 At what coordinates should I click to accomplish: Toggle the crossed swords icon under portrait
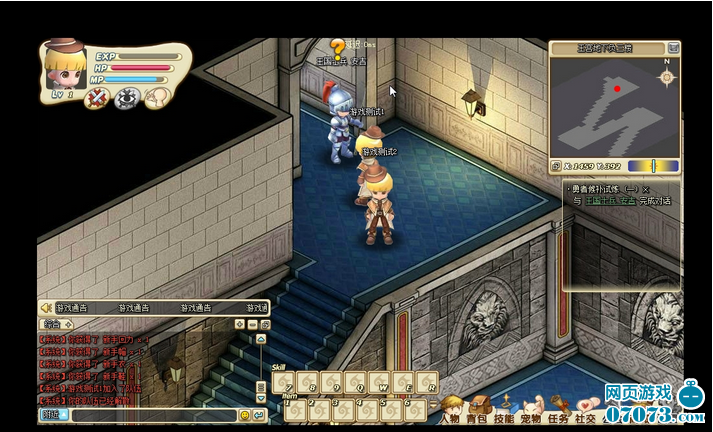pyautogui.click(x=97, y=97)
